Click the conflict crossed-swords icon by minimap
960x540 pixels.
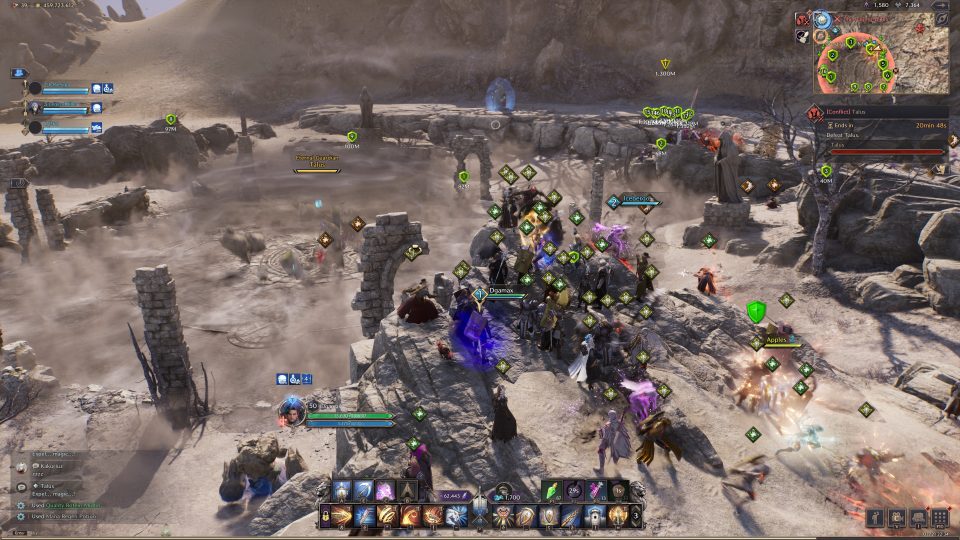(803, 18)
